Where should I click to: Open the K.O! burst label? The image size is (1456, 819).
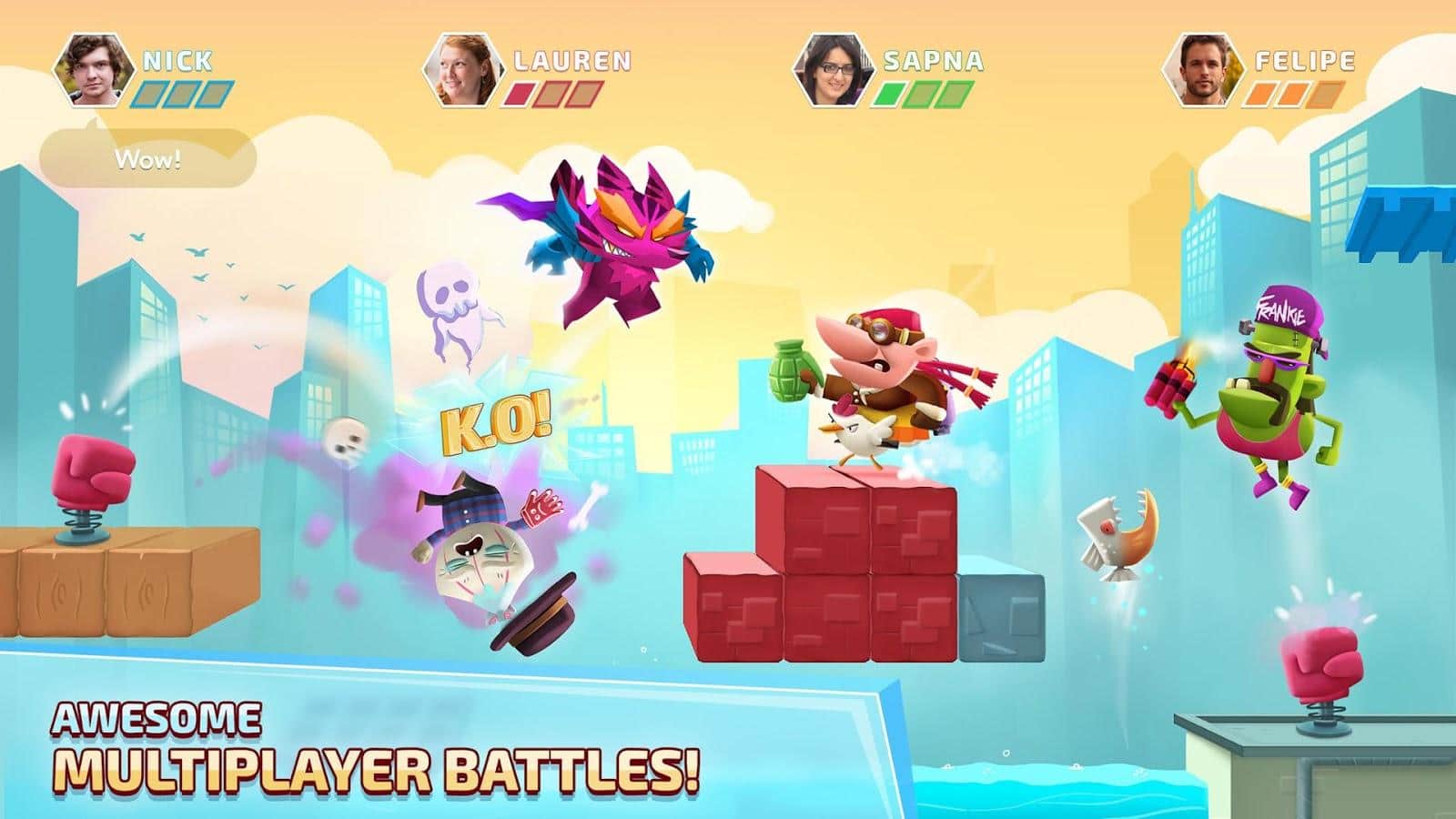[x=497, y=421]
